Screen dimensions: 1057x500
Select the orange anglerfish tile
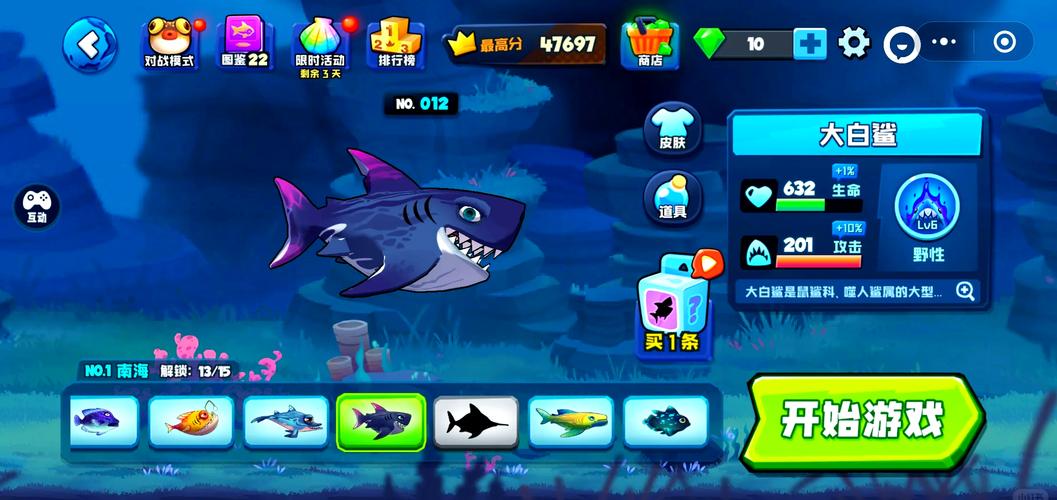[x=190, y=421]
